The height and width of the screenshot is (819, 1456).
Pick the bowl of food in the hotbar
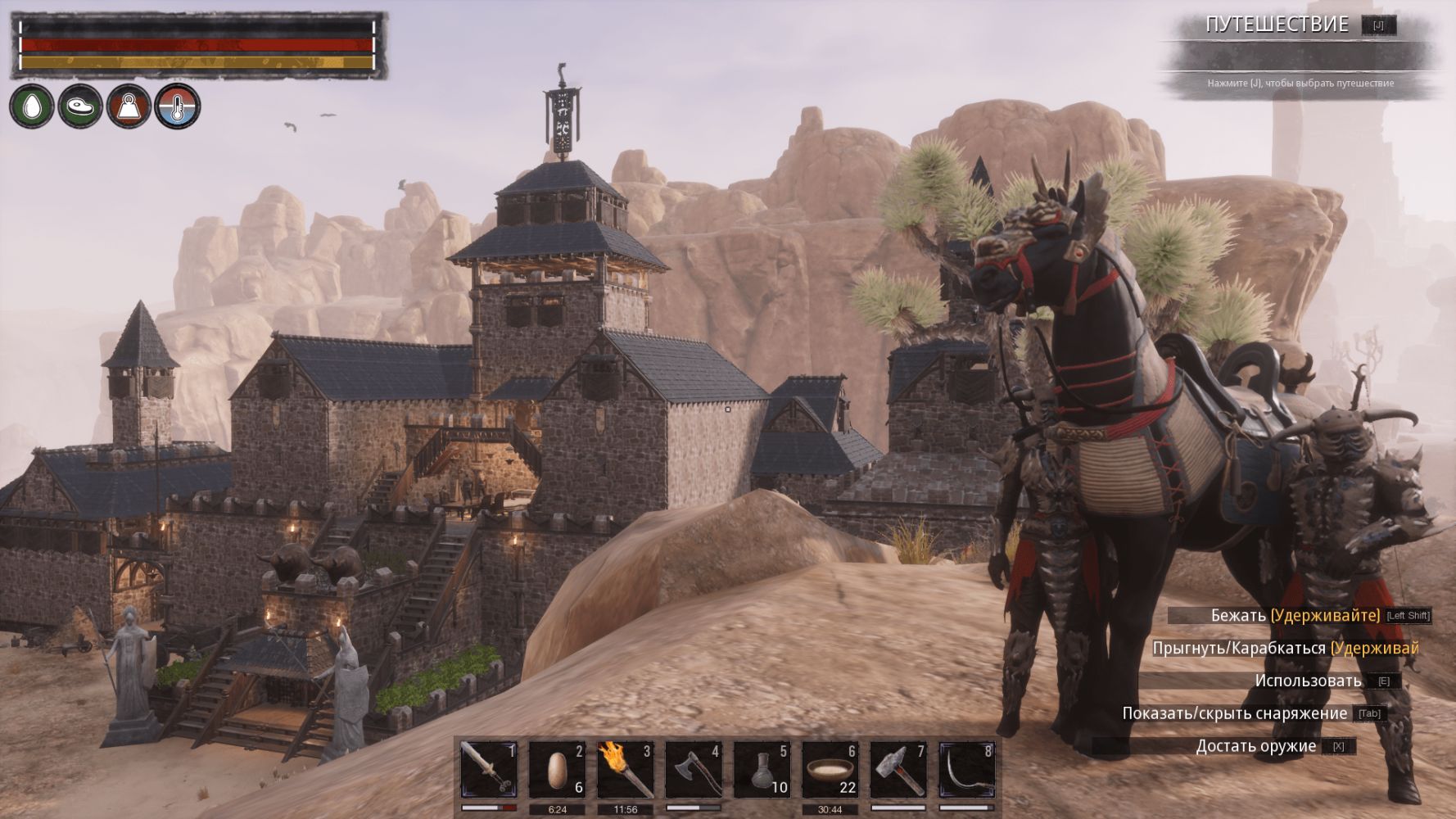click(x=830, y=770)
